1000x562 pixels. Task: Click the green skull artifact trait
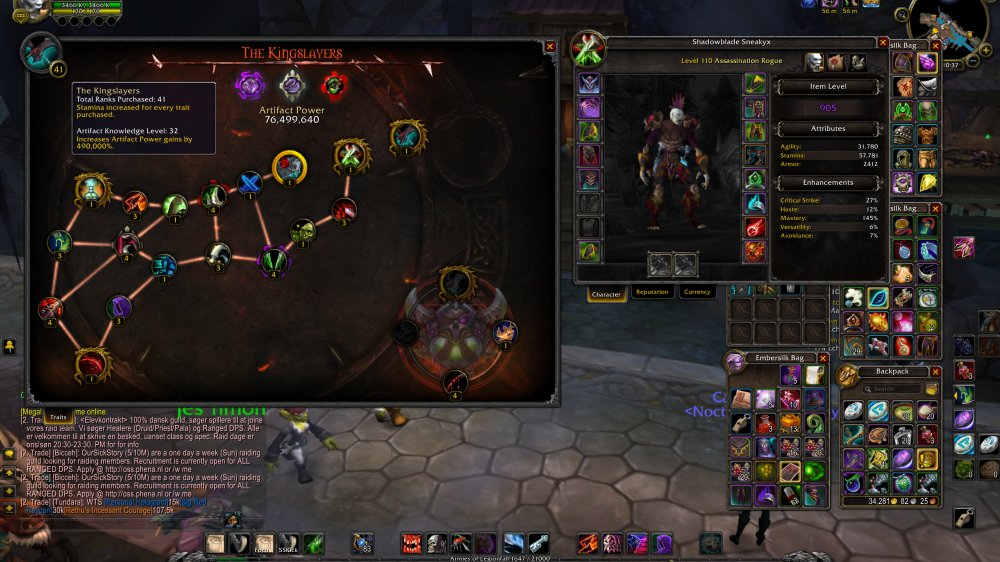(x=301, y=231)
